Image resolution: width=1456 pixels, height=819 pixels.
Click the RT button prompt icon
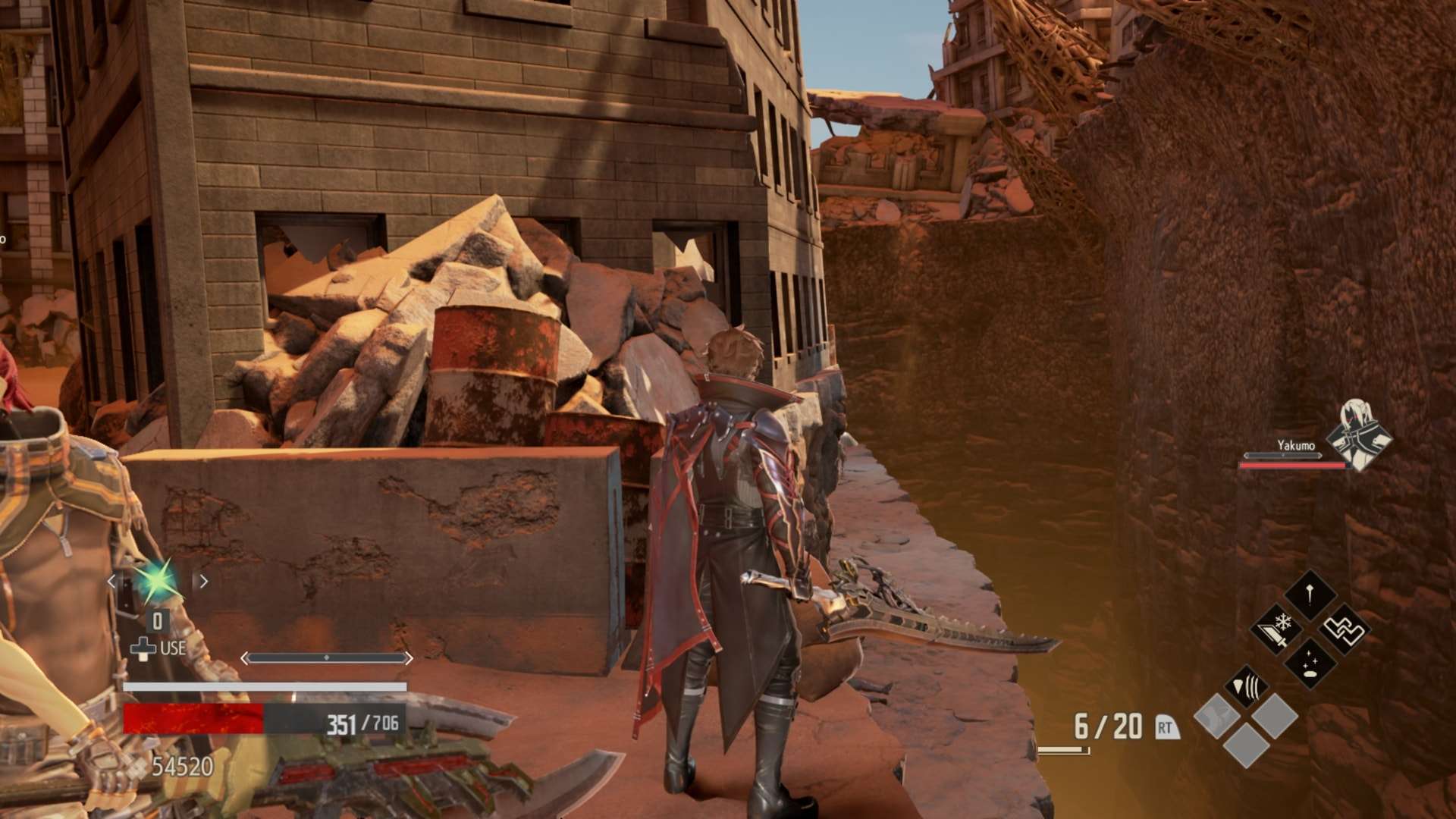click(1166, 728)
